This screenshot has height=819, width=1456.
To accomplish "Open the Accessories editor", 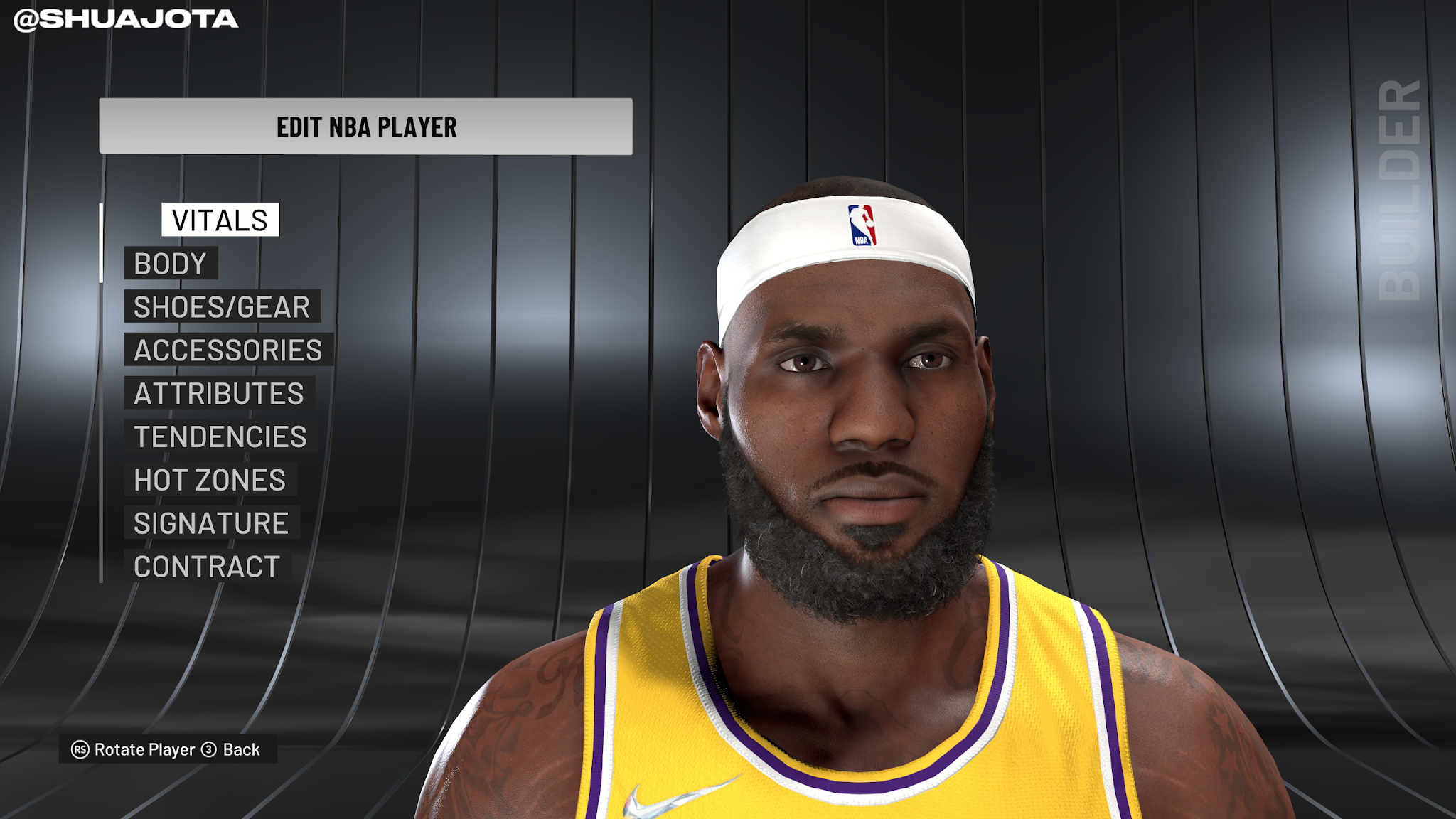I will (228, 350).
